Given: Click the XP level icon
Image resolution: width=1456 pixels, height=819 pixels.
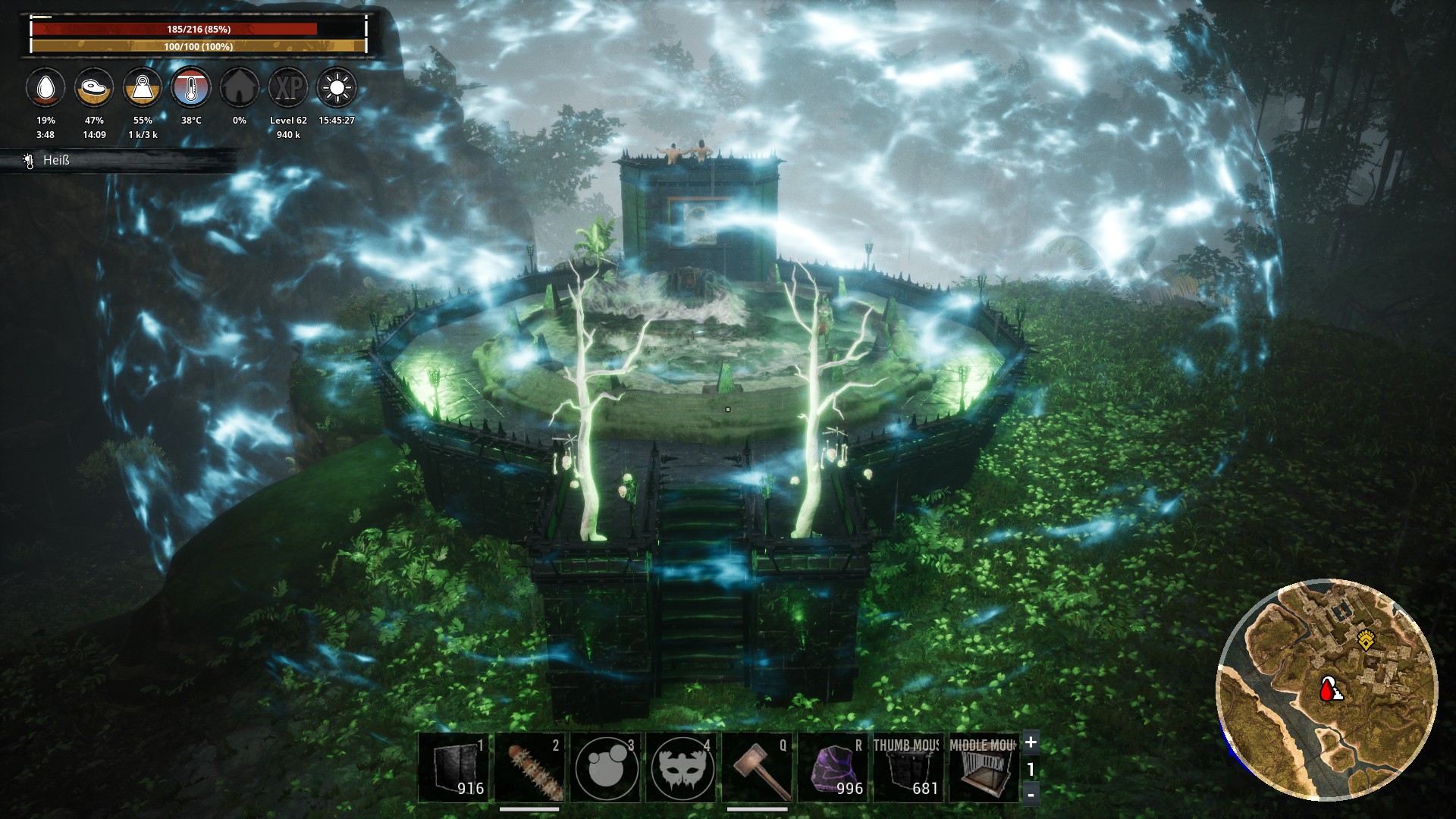Looking at the screenshot, I should 288,88.
